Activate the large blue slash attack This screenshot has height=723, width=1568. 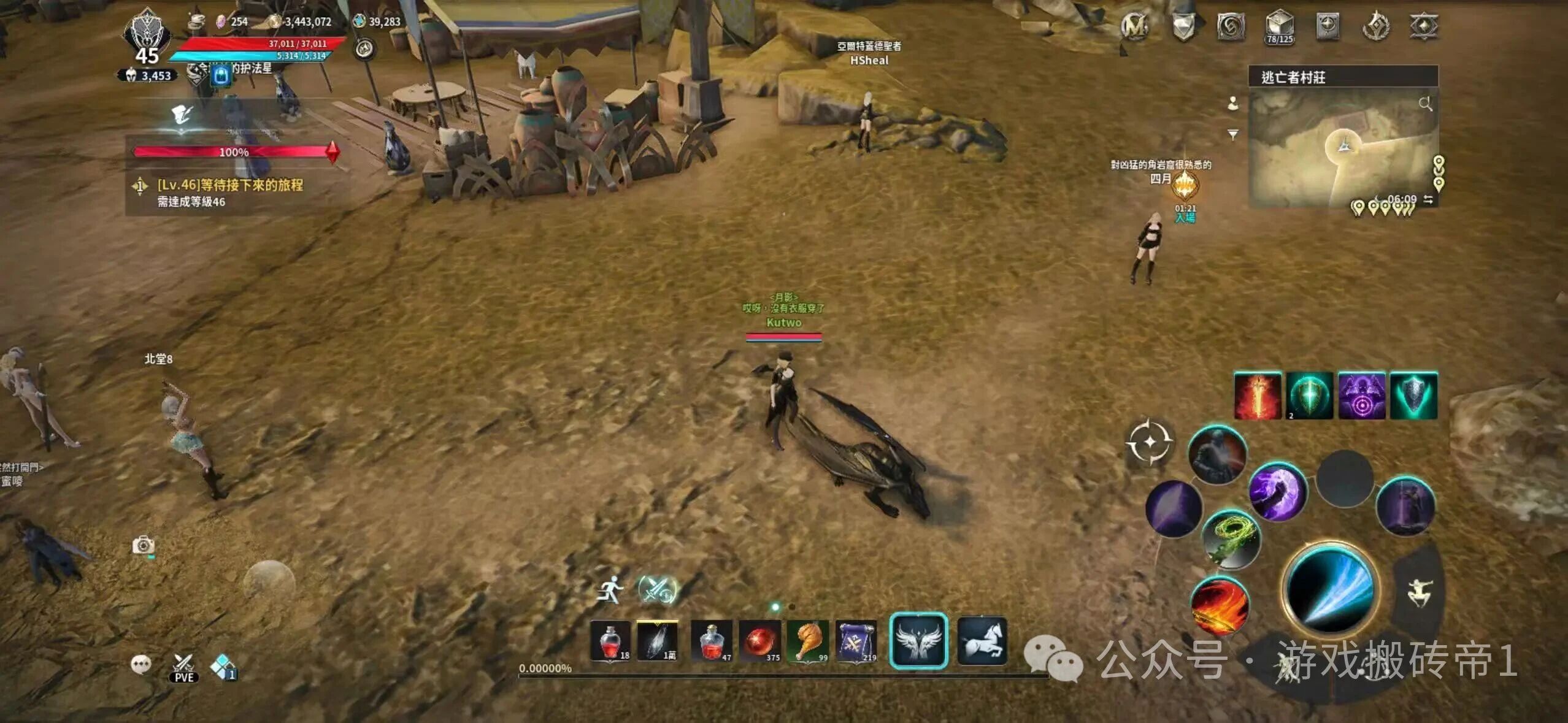coord(1331,589)
